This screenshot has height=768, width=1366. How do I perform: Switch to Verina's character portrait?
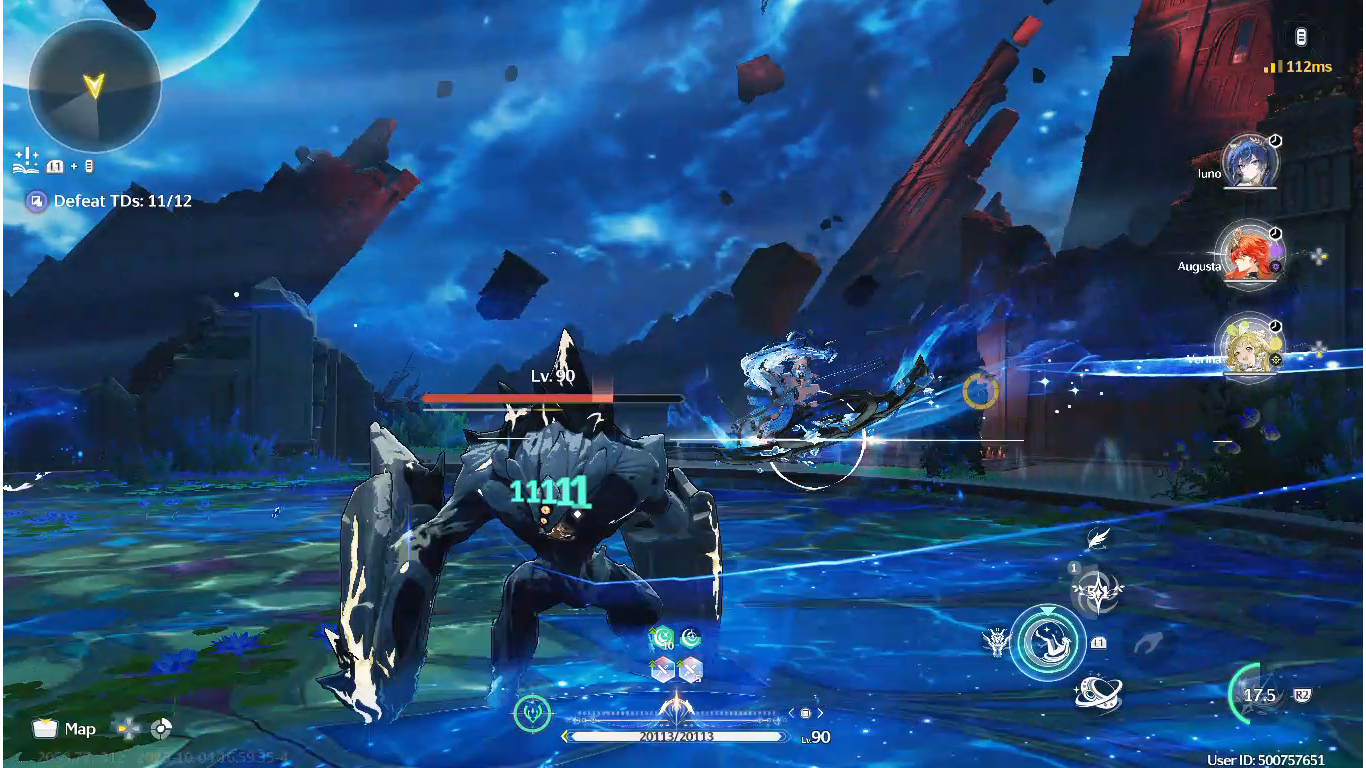coord(1250,347)
